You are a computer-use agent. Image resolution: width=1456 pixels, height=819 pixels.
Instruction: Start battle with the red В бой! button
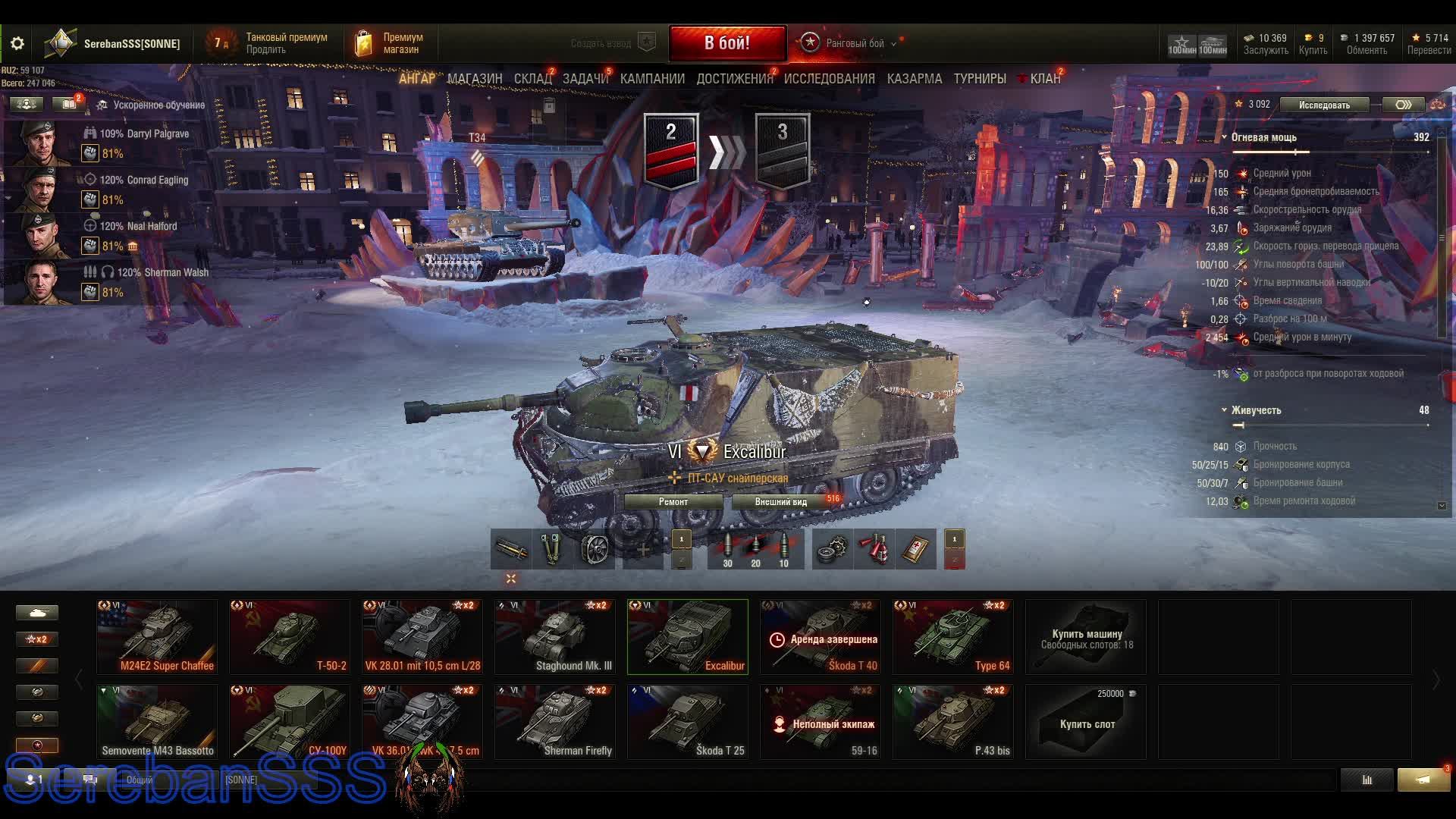726,43
